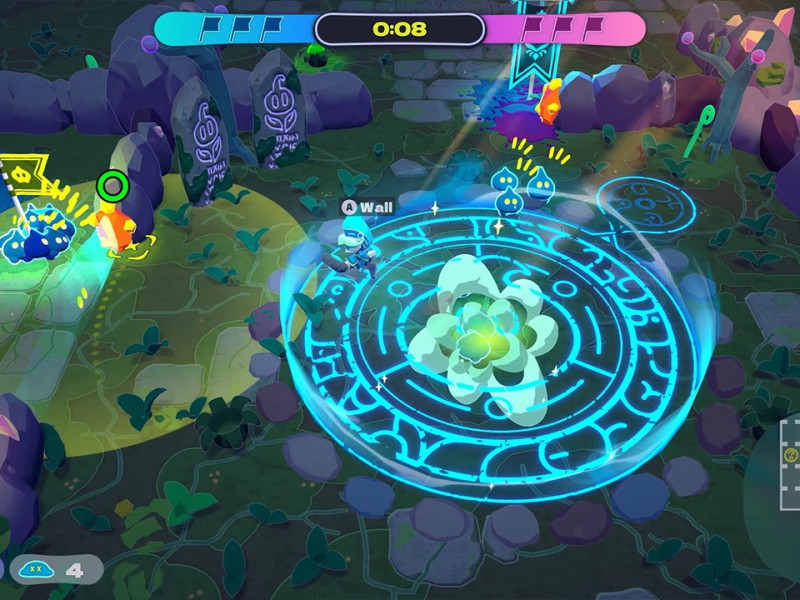
Task: Select the blue blob follower icon
Action: coord(36,570)
